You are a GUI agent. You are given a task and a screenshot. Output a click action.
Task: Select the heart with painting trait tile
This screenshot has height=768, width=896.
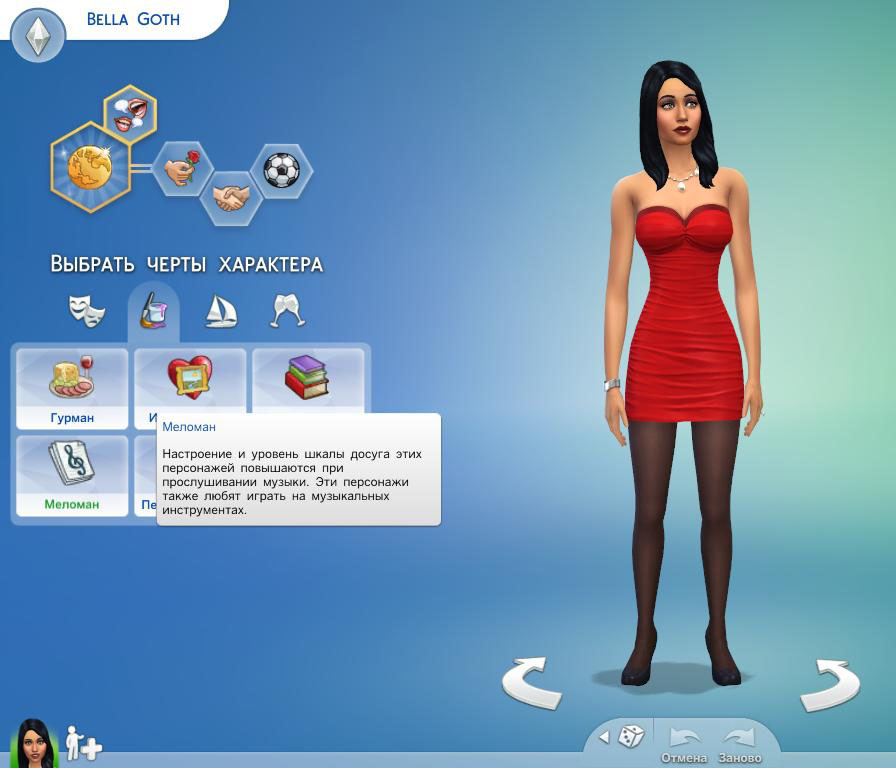point(189,378)
